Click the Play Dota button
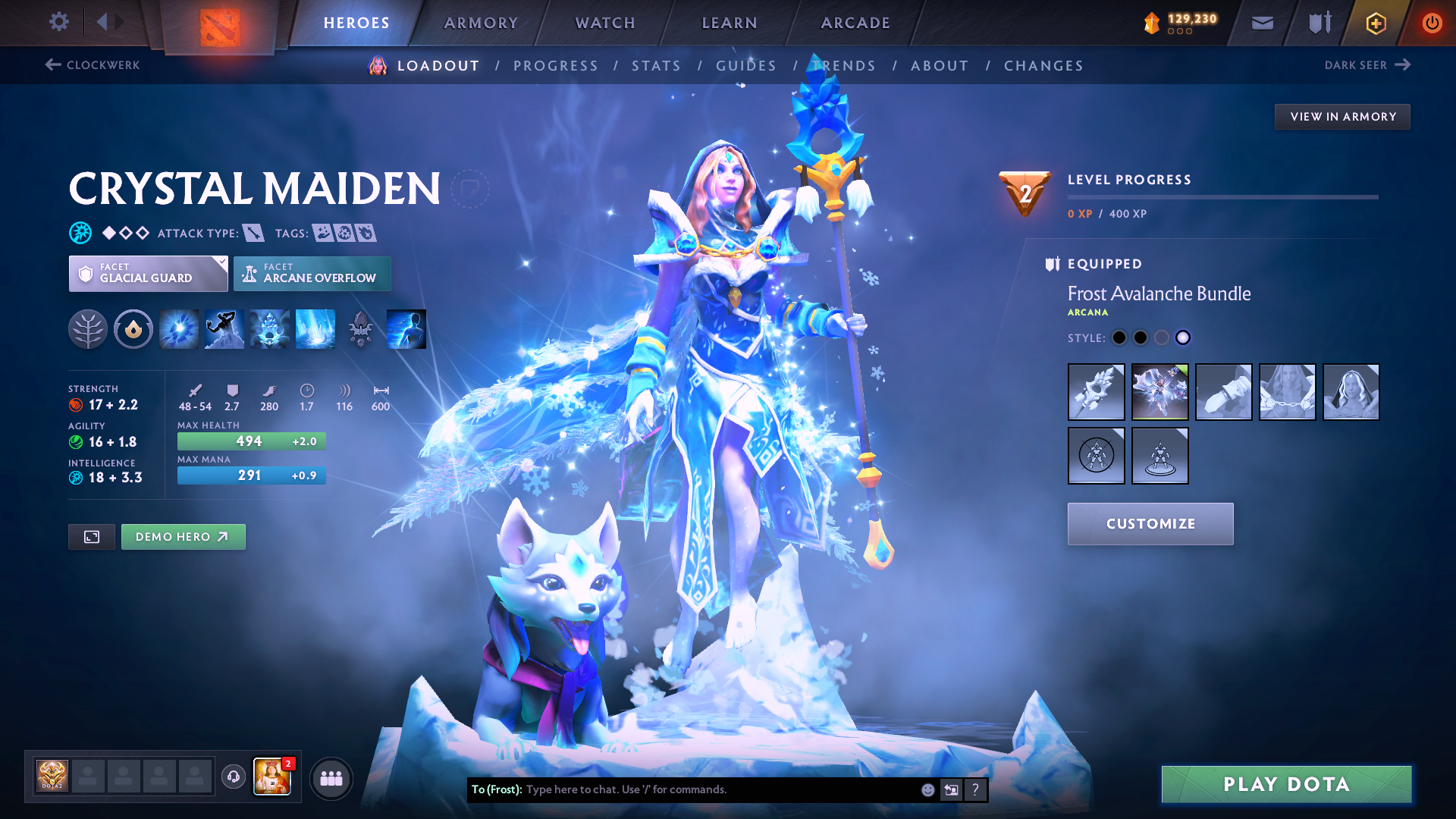 [1286, 784]
